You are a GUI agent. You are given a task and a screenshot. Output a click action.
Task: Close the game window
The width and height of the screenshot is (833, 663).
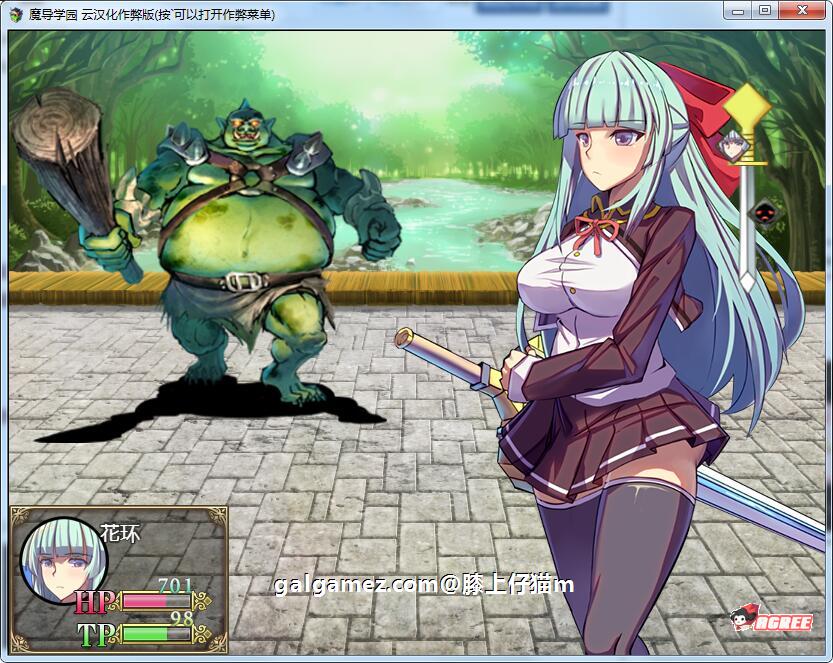[x=800, y=10]
